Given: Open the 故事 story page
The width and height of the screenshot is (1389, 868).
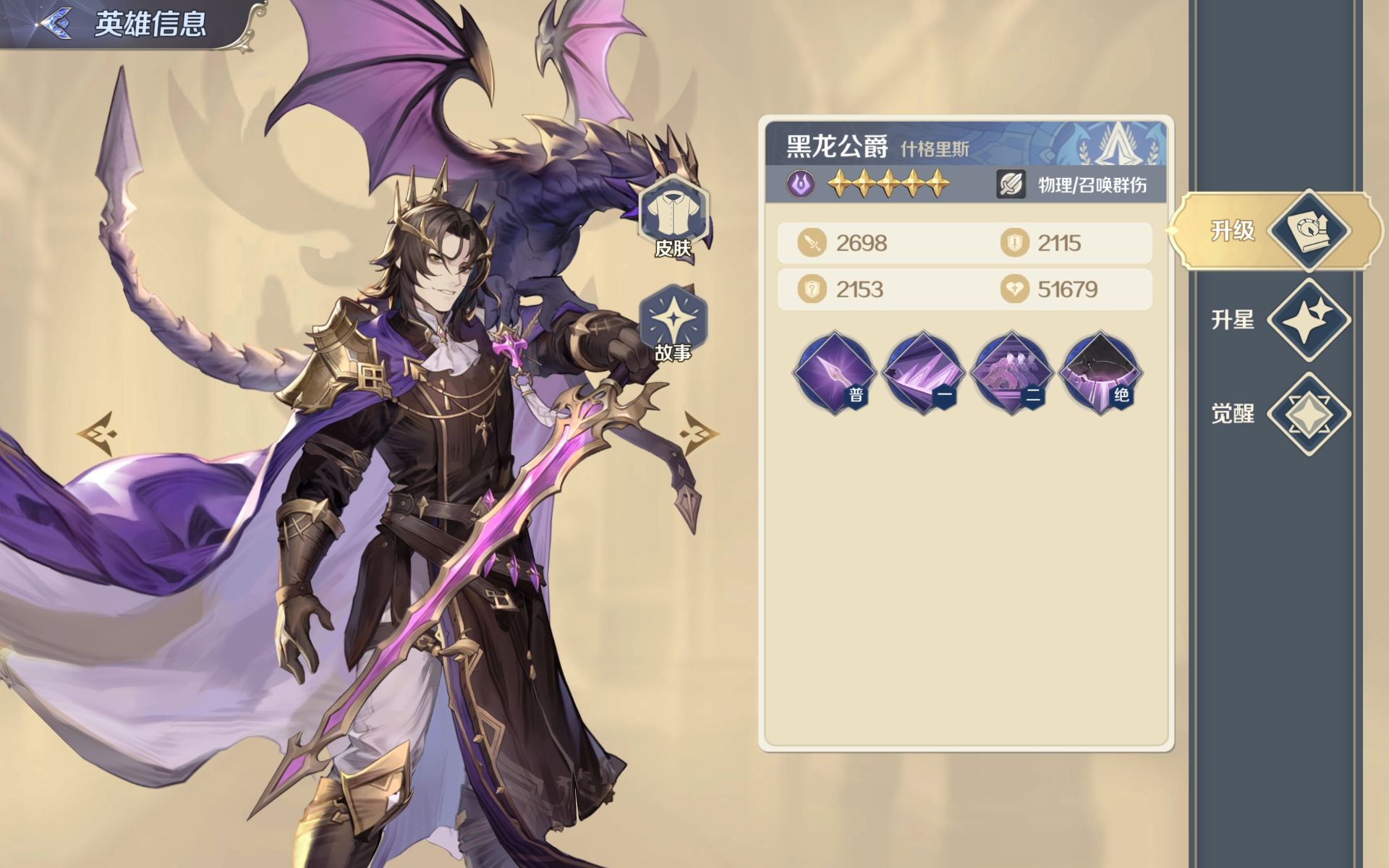Looking at the screenshot, I should 673,323.
